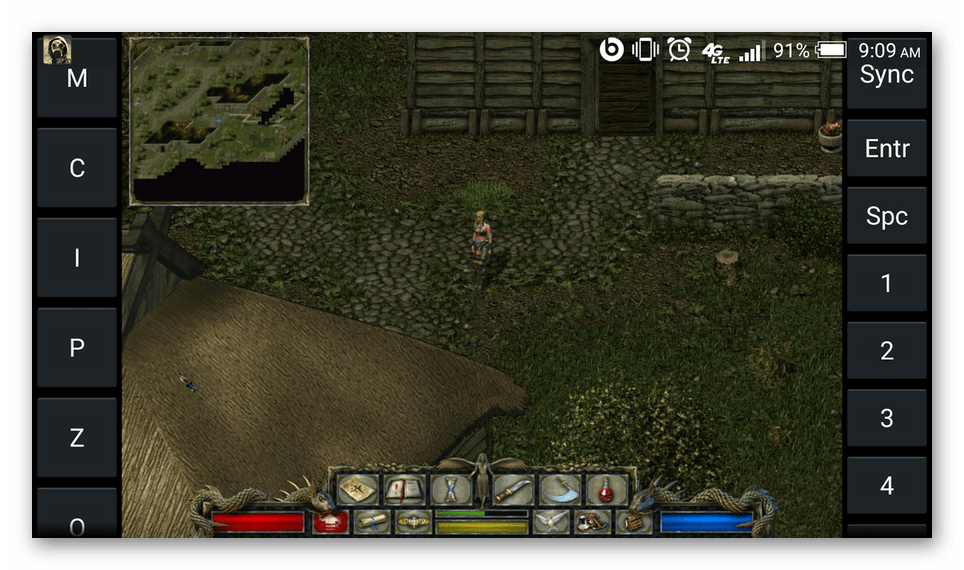Open the book journal icon
Viewport: 964px width, 570px height.
click(404, 489)
